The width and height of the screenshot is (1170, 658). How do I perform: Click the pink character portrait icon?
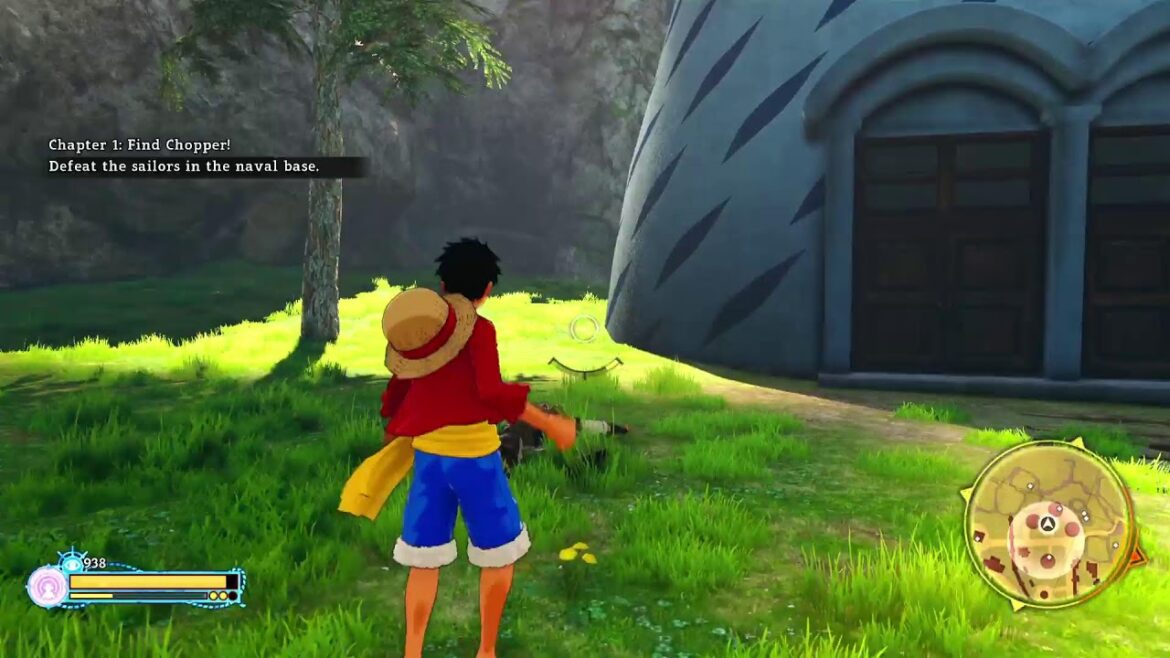[46, 586]
